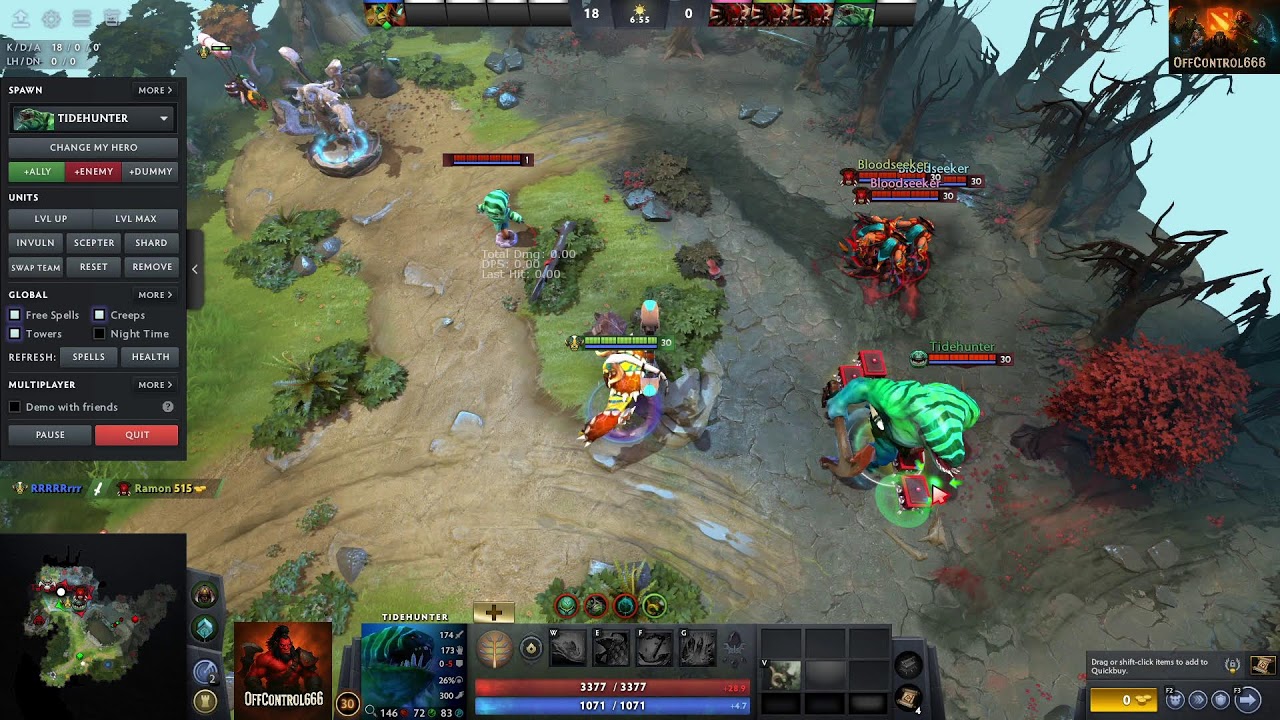Refresh Spells cooldowns
Screen dimensions: 1280x720
[x=88, y=357]
